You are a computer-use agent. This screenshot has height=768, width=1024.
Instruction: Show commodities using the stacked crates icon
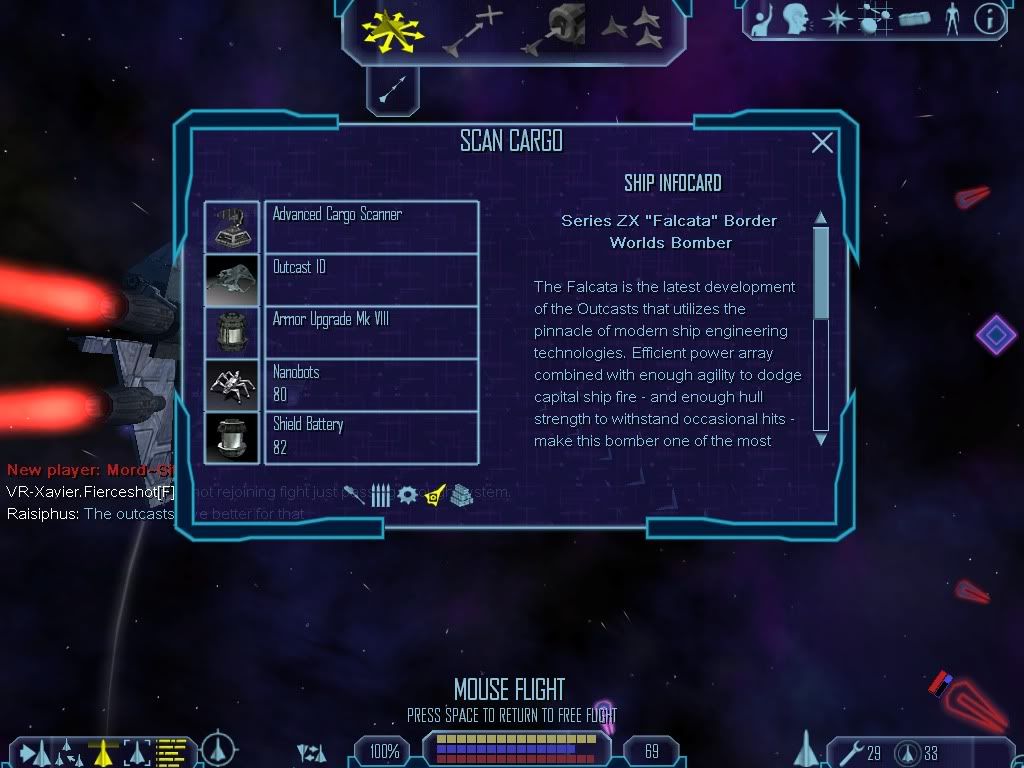coord(460,495)
